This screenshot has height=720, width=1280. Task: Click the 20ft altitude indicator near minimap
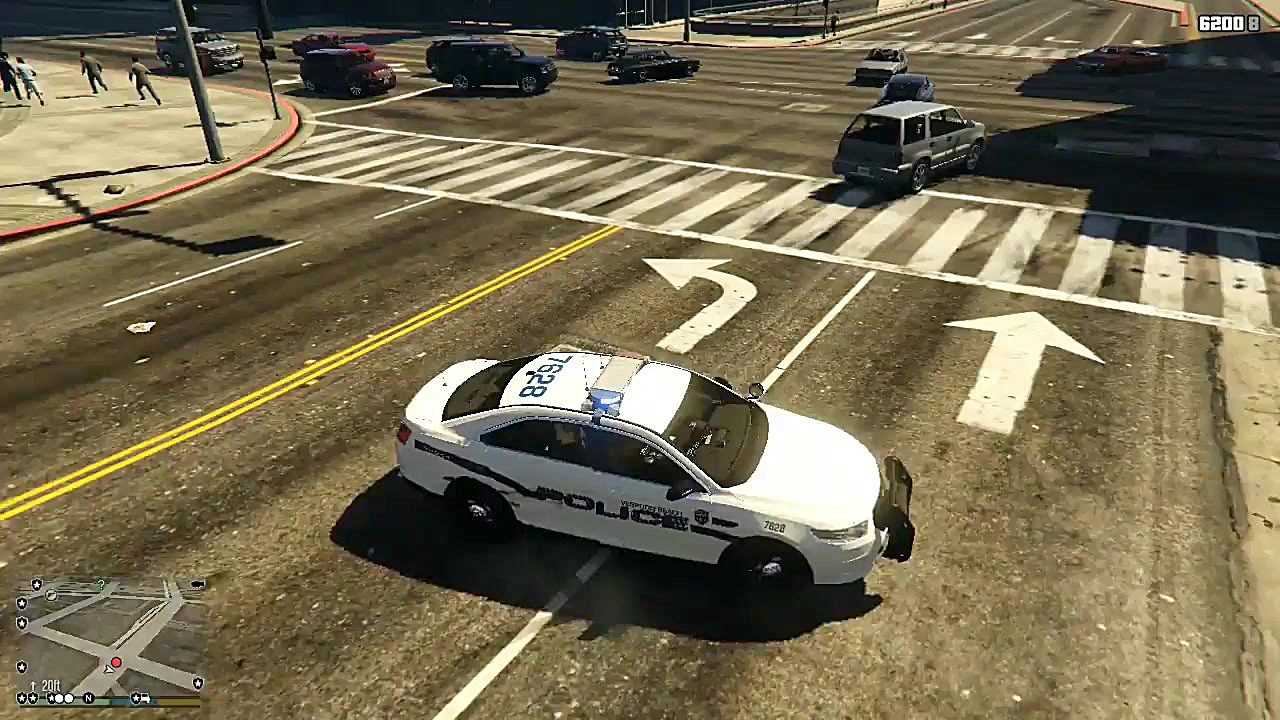tap(50, 686)
